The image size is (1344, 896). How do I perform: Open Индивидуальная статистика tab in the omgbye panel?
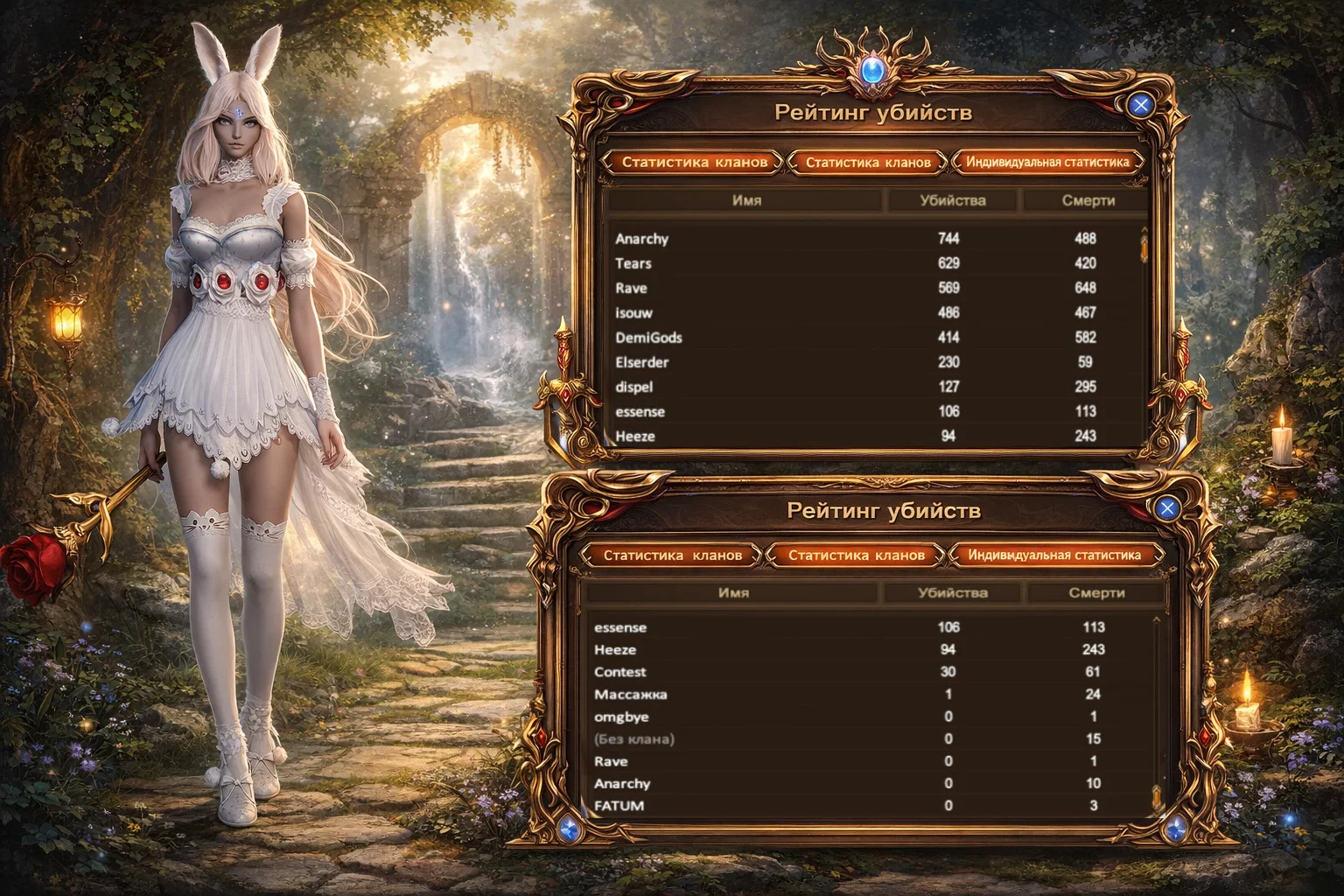click(1054, 555)
